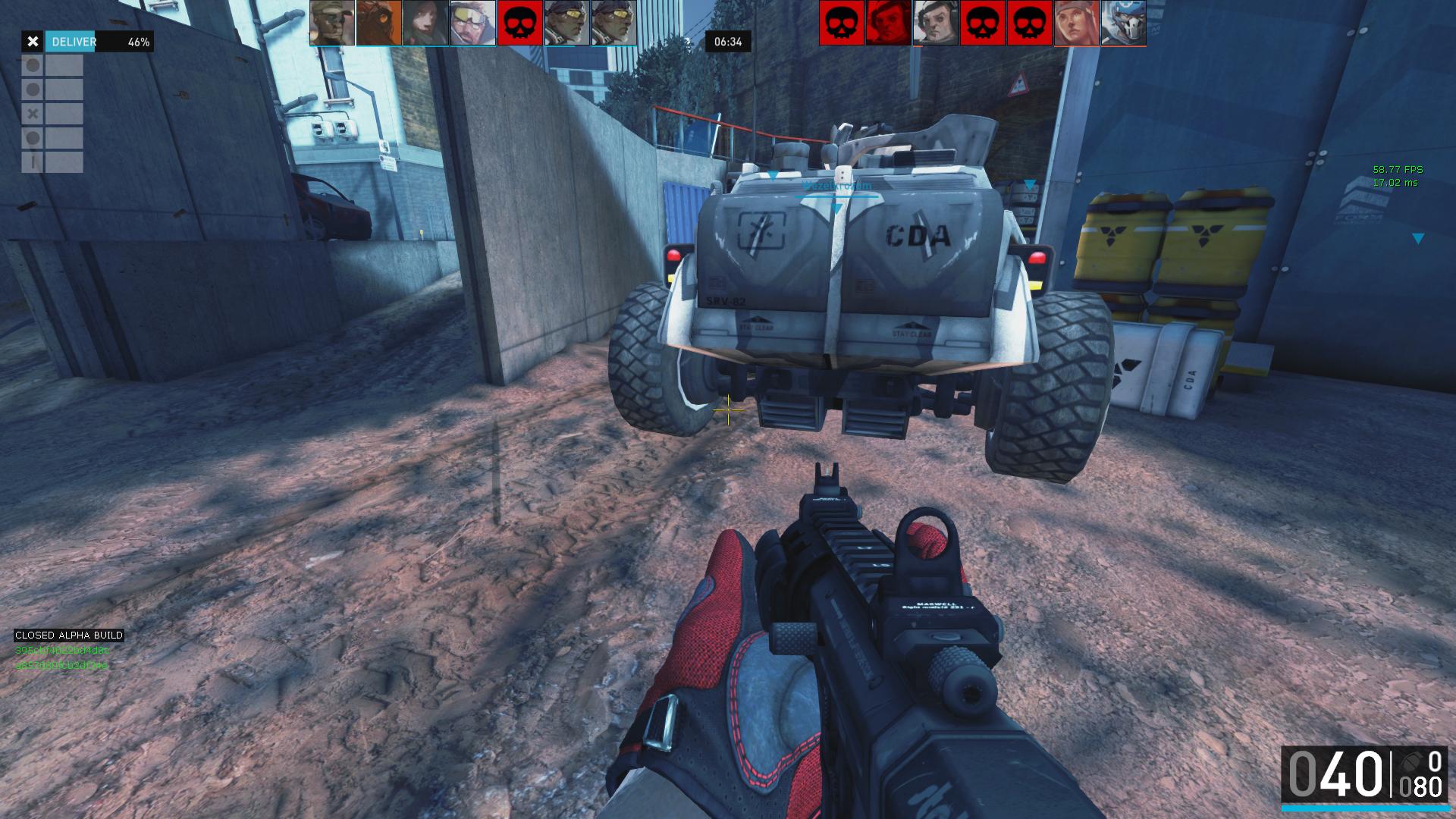
Task: Select the grenade icon by the ammo counter
Action: [x=1412, y=761]
